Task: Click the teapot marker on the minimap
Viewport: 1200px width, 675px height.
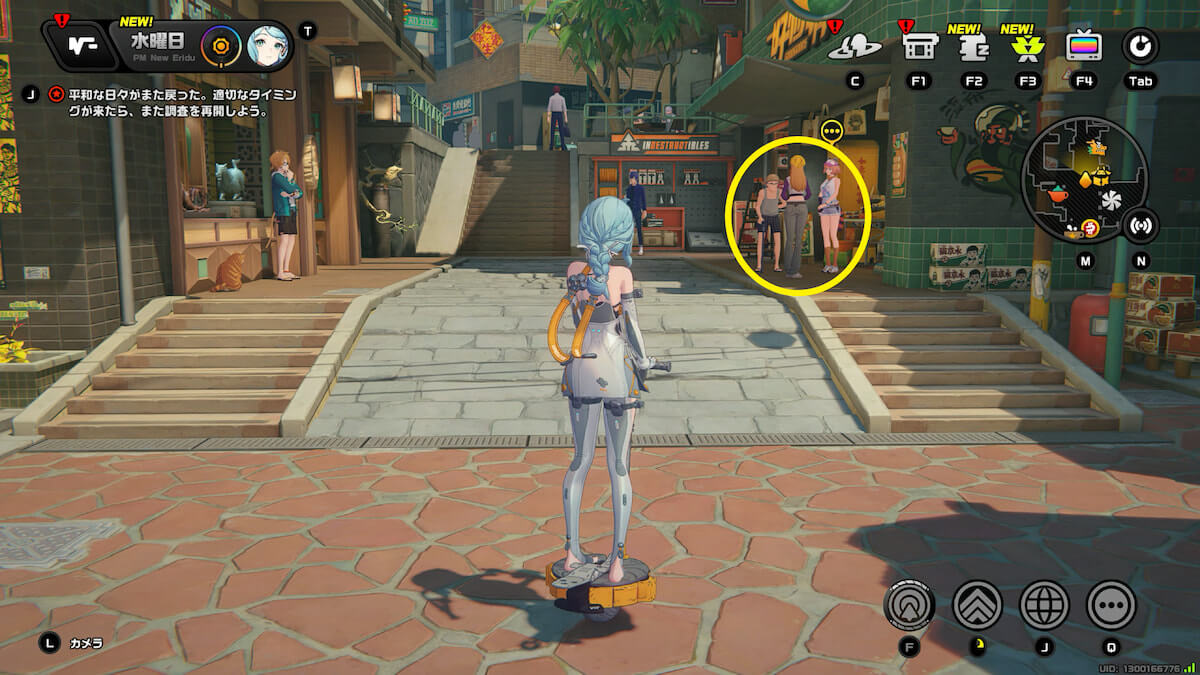Action: click(x=1058, y=195)
